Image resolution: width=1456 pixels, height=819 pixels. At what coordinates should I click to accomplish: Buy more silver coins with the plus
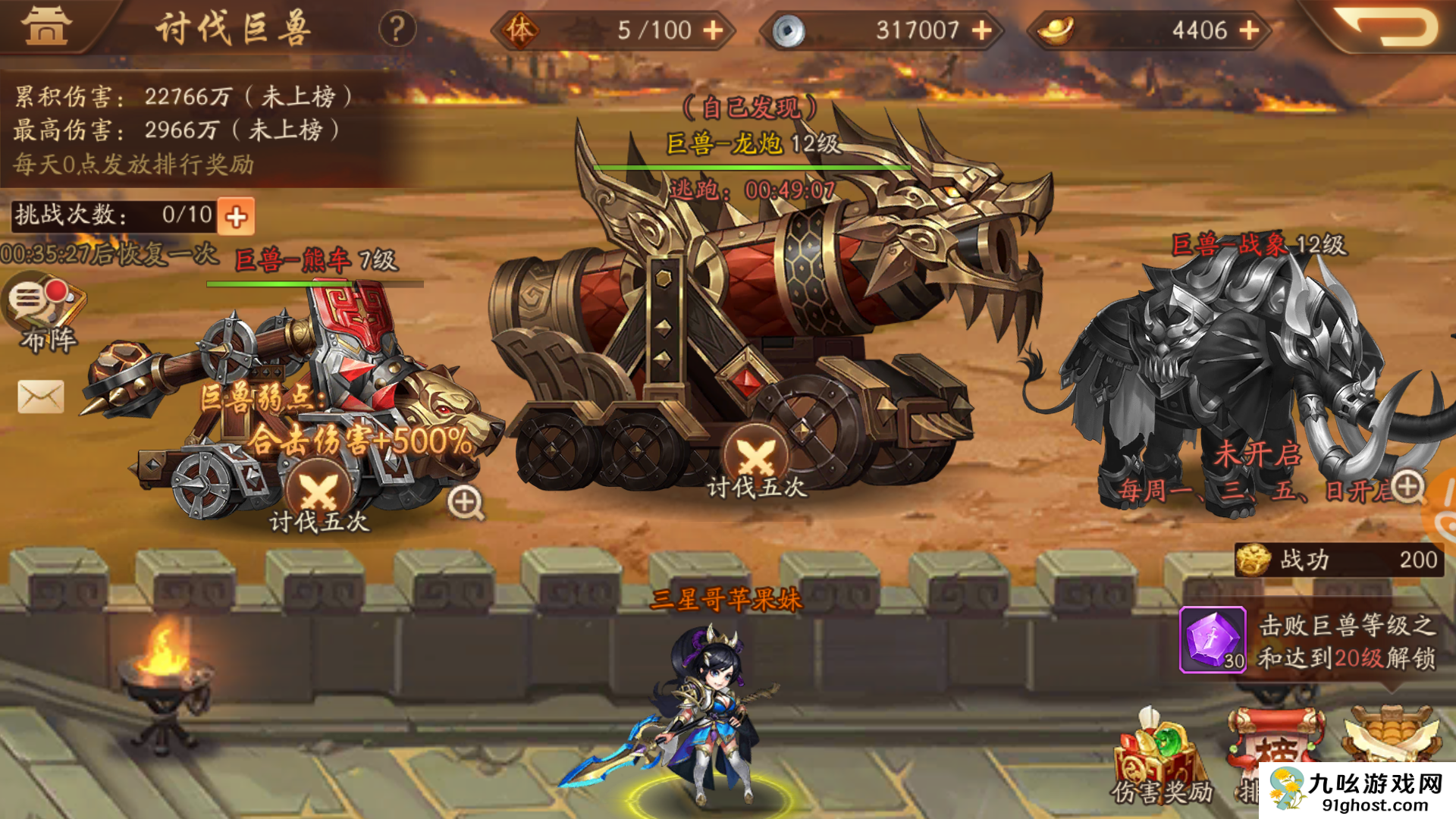click(x=982, y=30)
